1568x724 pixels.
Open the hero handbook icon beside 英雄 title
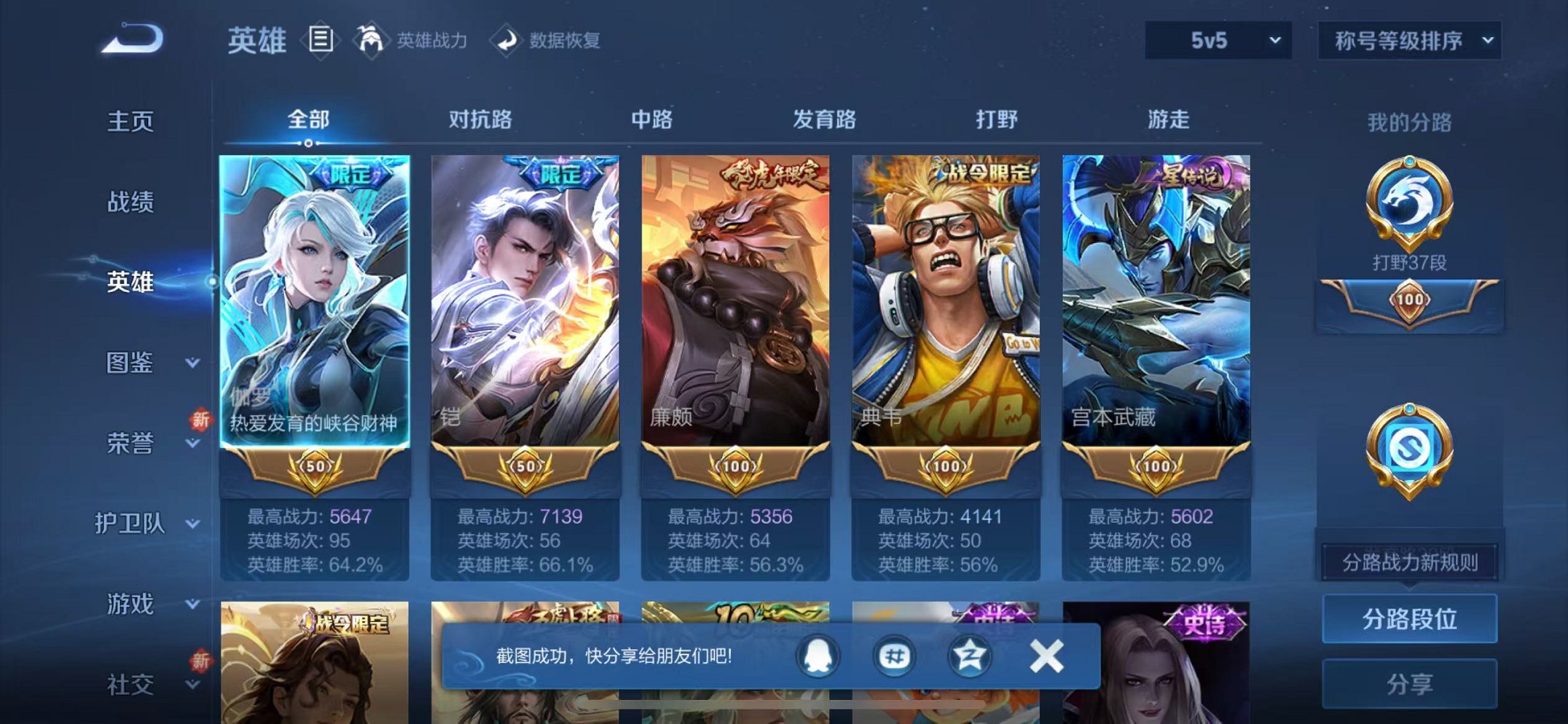click(x=321, y=40)
